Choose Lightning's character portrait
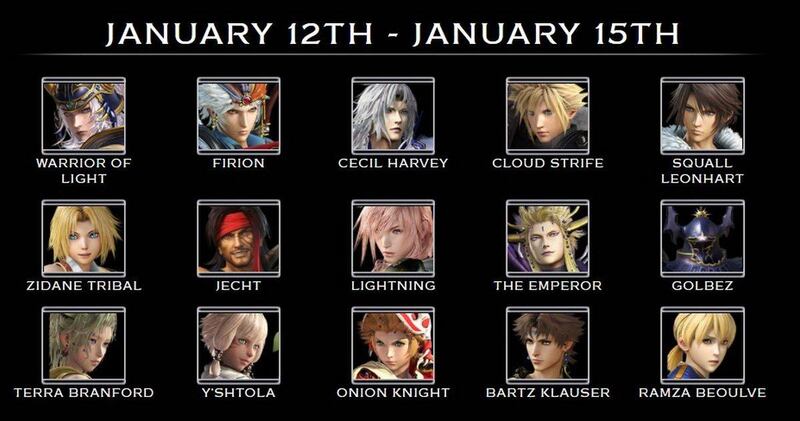Screen dimensions: 800x421 (393, 238)
